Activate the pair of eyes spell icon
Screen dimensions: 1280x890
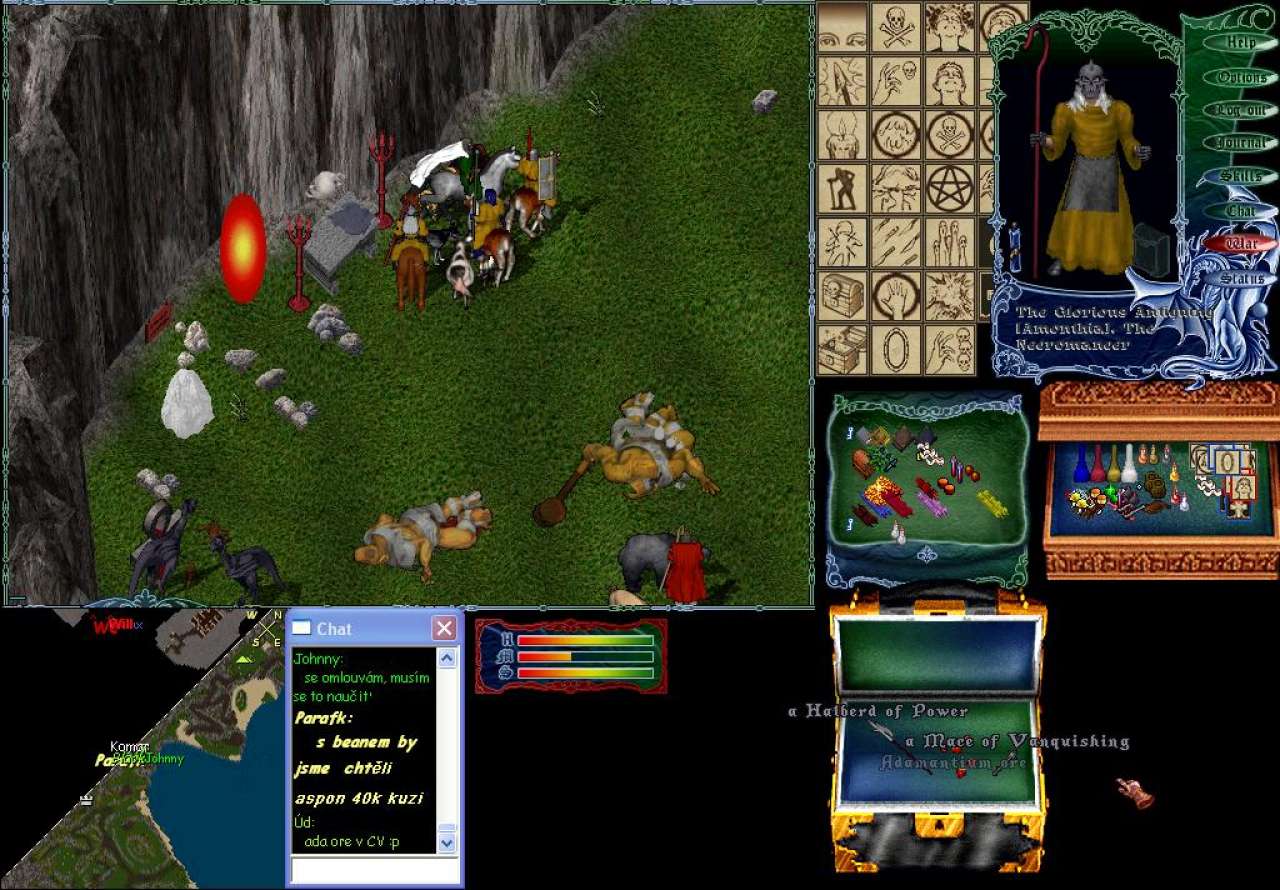click(x=842, y=26)
